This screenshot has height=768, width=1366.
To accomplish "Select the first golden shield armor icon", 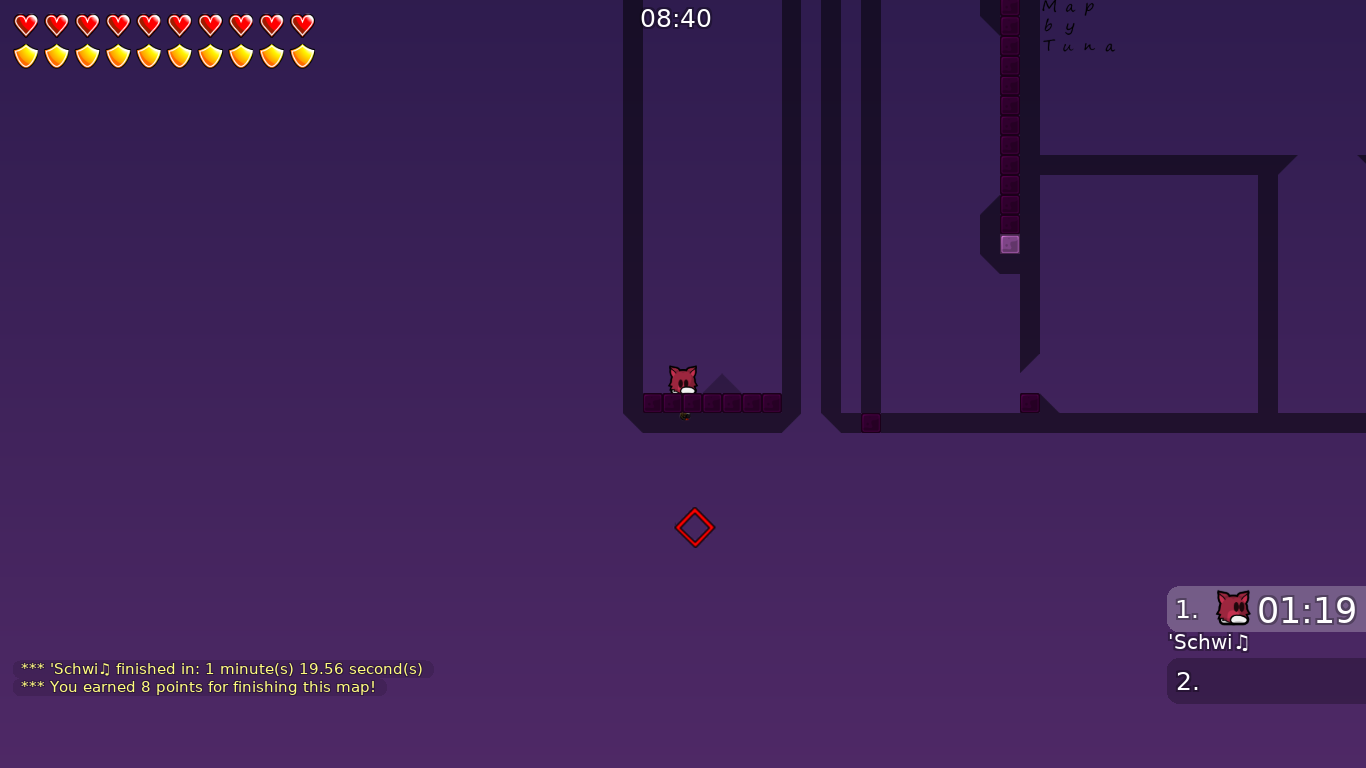I will 25,56.
